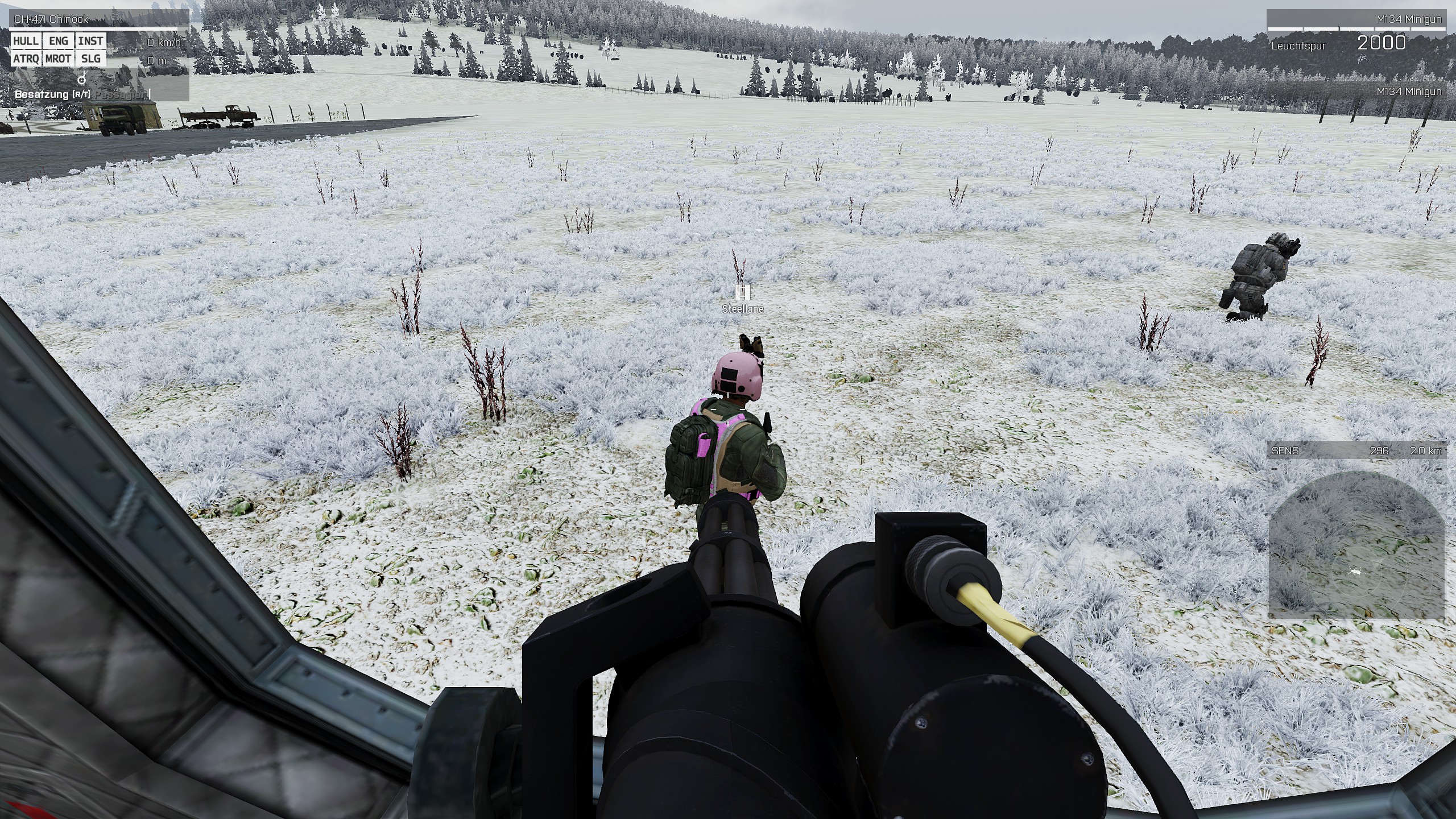Click the INST instruments indicator
Viewport: 1456px width, 819px height.
(90, 41)
